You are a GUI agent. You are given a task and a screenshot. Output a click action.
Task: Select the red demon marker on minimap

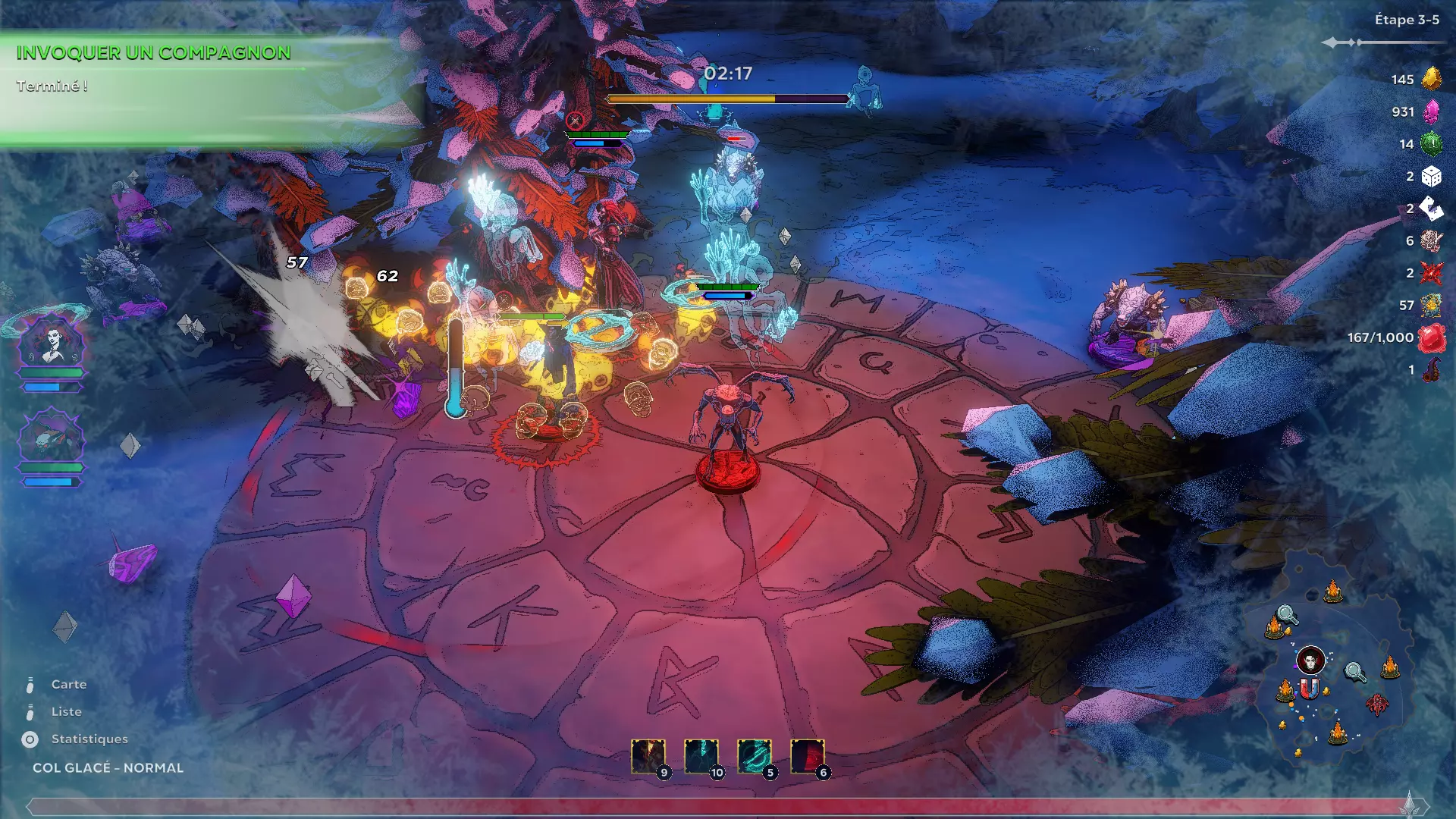point(1377,704)
